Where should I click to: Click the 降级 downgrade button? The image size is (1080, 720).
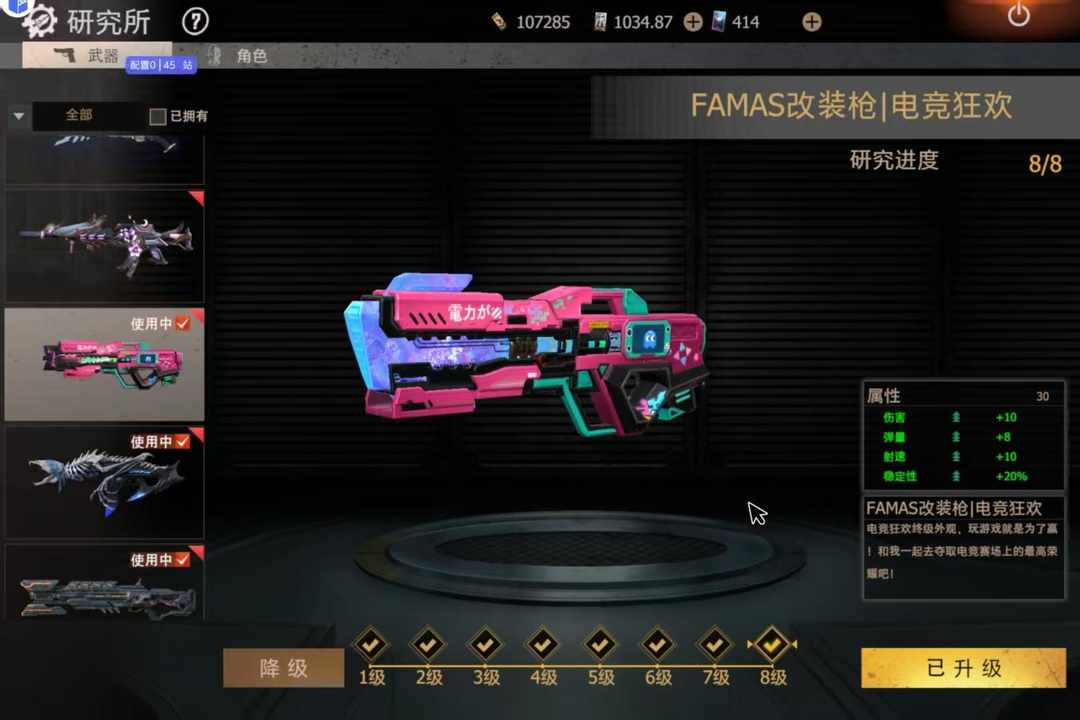pyautogui.click(x=283, y=668)
